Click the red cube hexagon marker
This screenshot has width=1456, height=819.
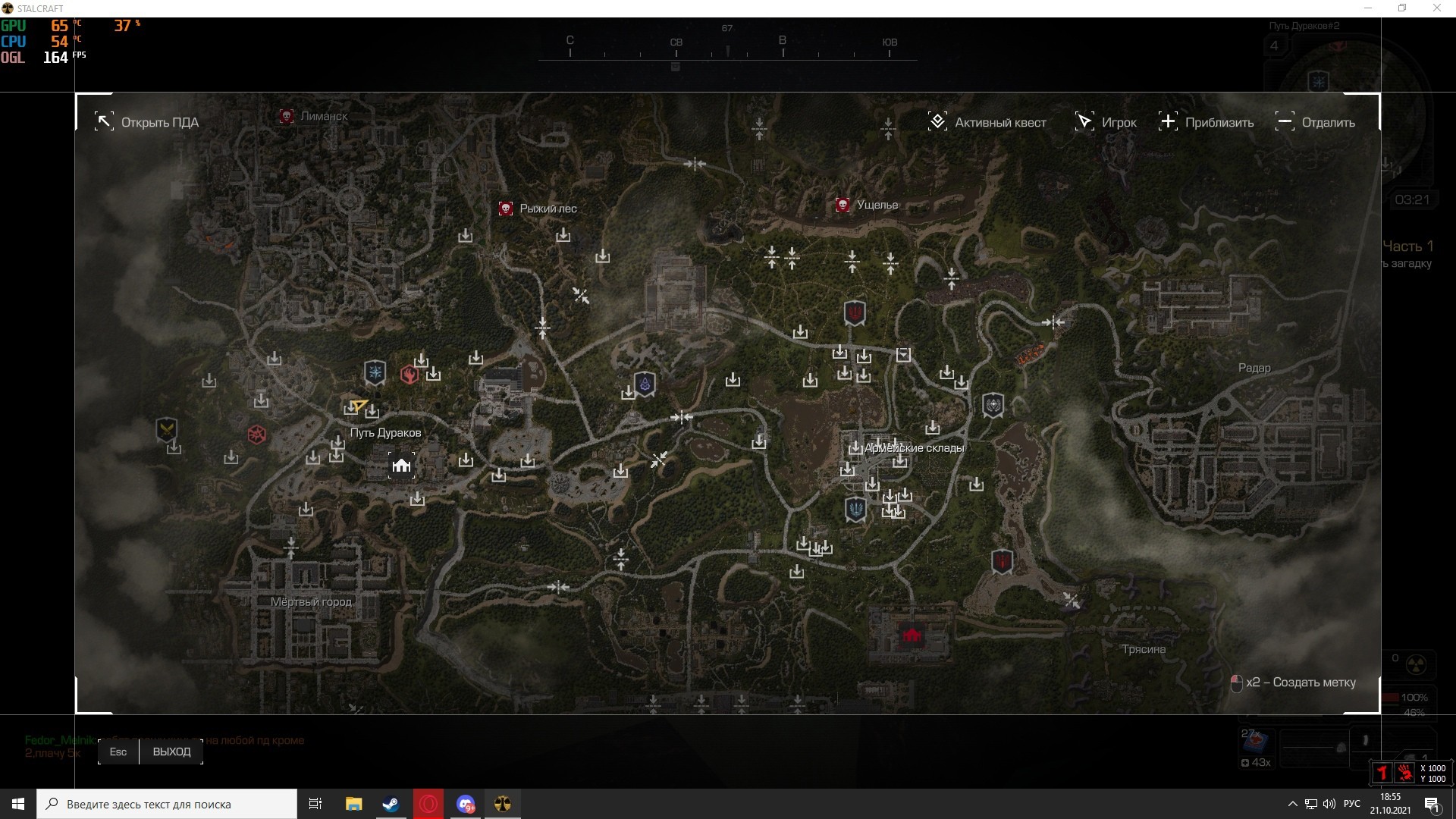click(x=257, y=435)
